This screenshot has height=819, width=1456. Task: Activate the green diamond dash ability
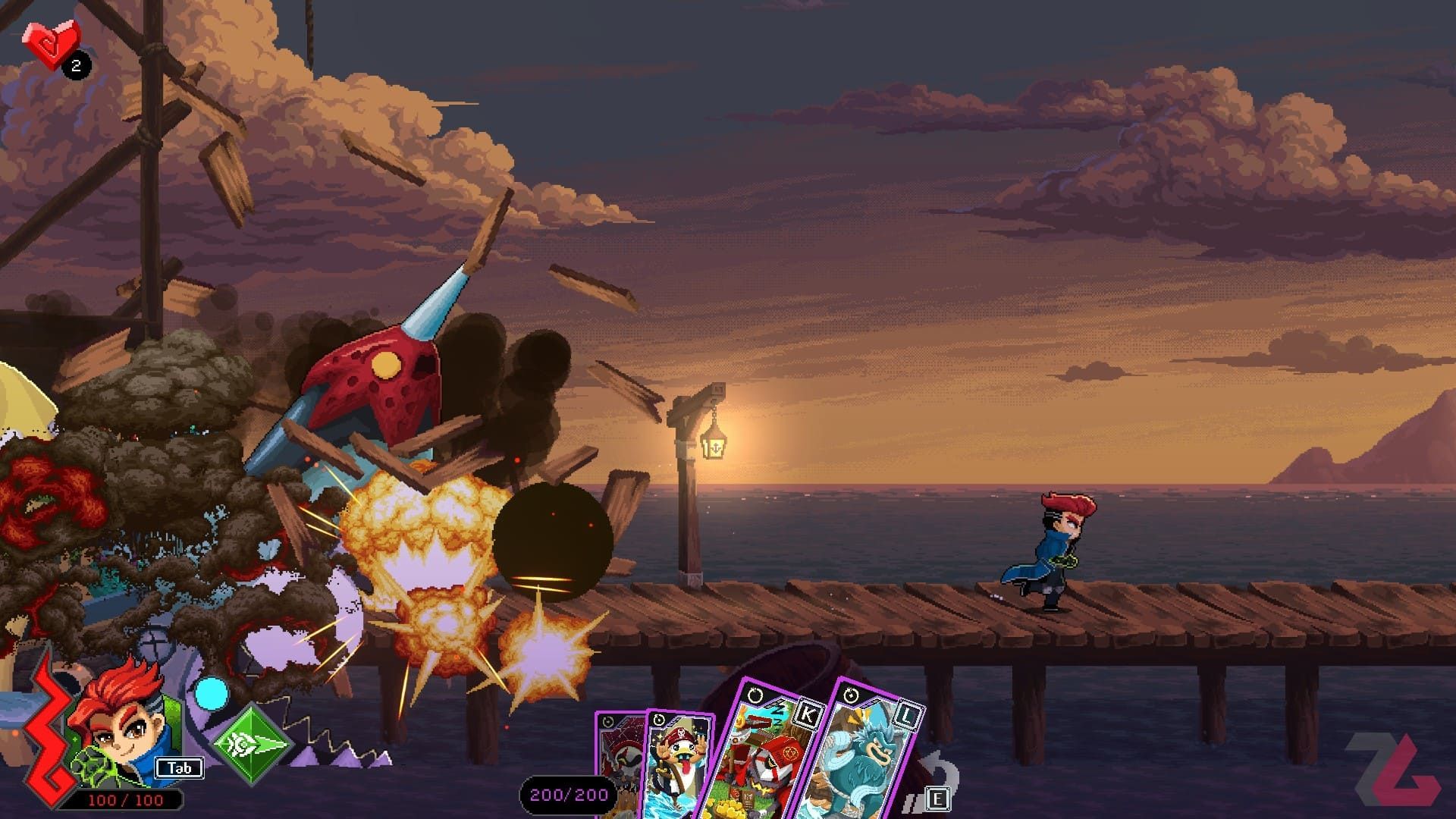click(x=251, y=744)
